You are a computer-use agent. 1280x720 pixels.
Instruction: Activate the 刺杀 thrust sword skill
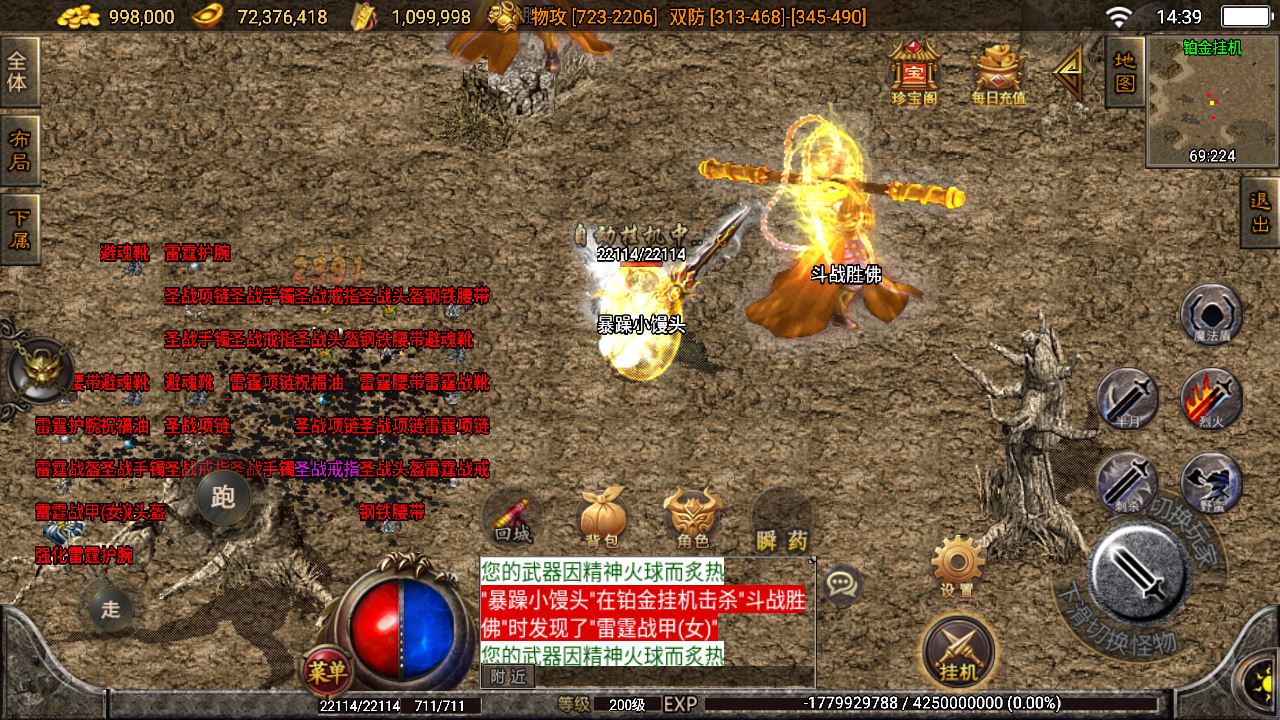[1127, 482]
